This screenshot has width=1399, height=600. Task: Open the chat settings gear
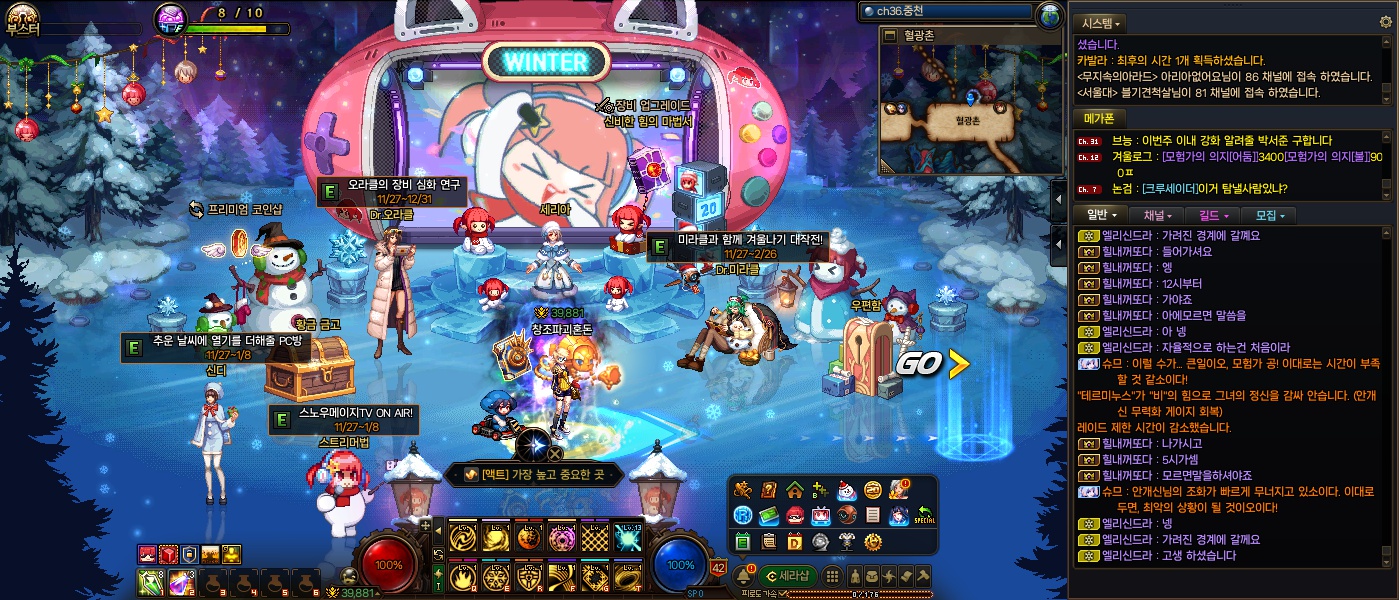1385,21
